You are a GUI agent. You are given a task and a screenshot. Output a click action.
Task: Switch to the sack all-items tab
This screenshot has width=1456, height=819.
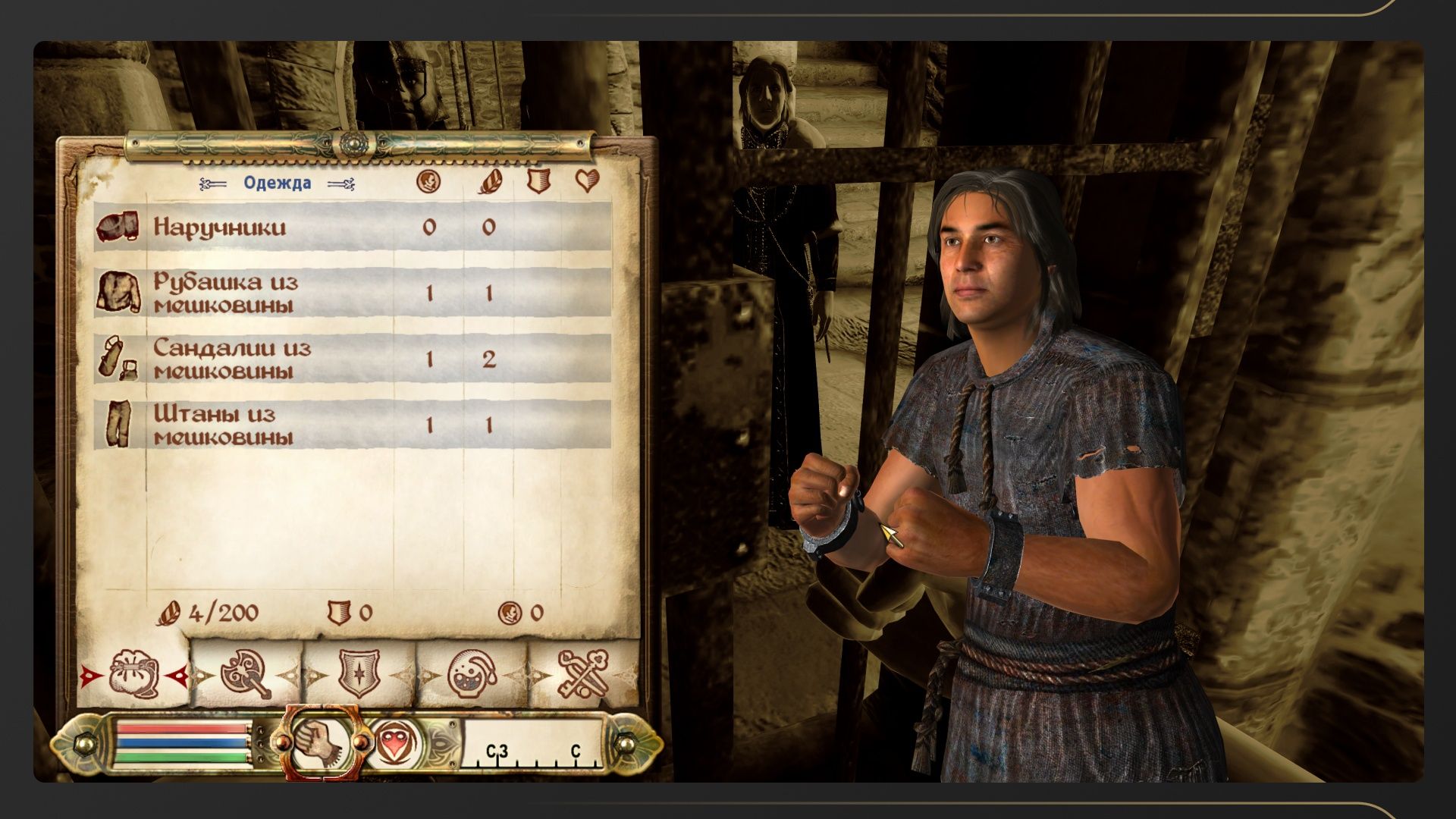tap(133, 674)
